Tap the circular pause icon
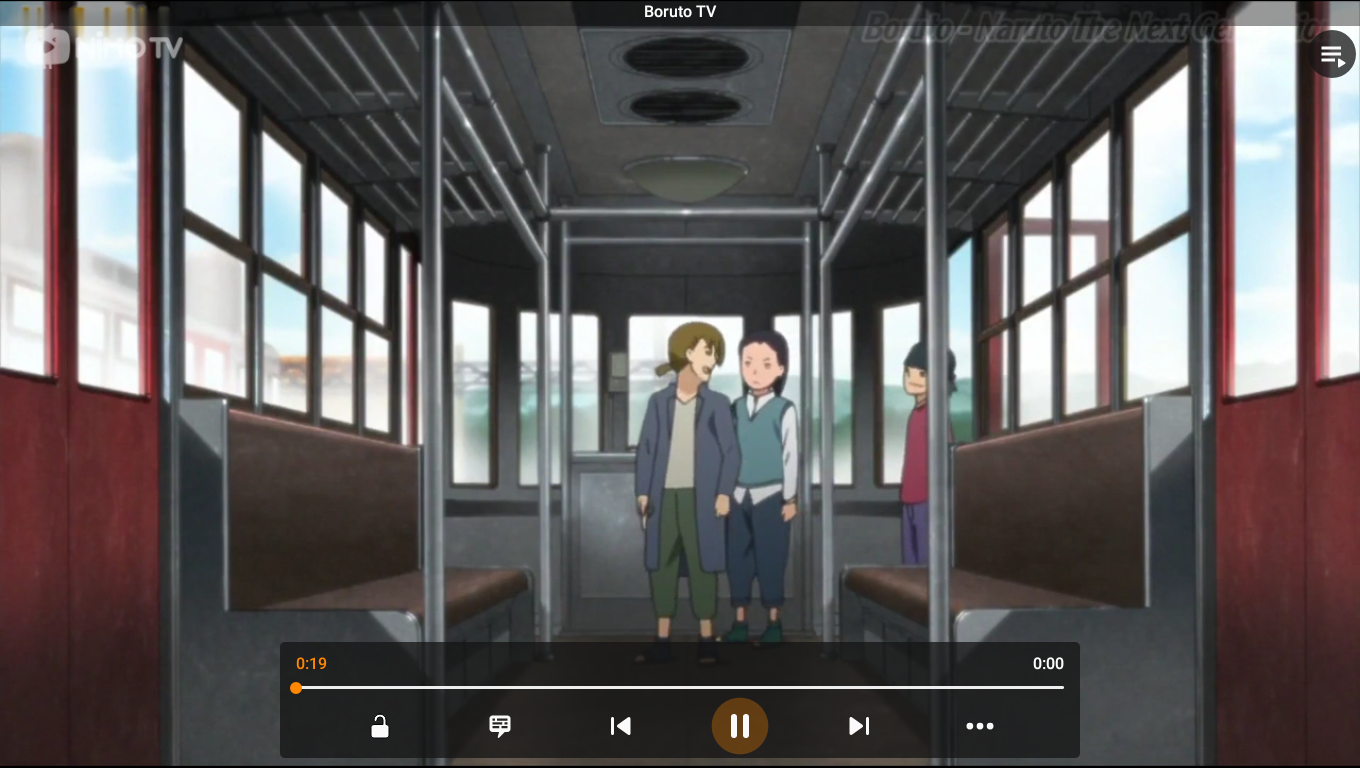This screenshot has height=768, width=1360. pyautogui.click(x=740, y=726)
